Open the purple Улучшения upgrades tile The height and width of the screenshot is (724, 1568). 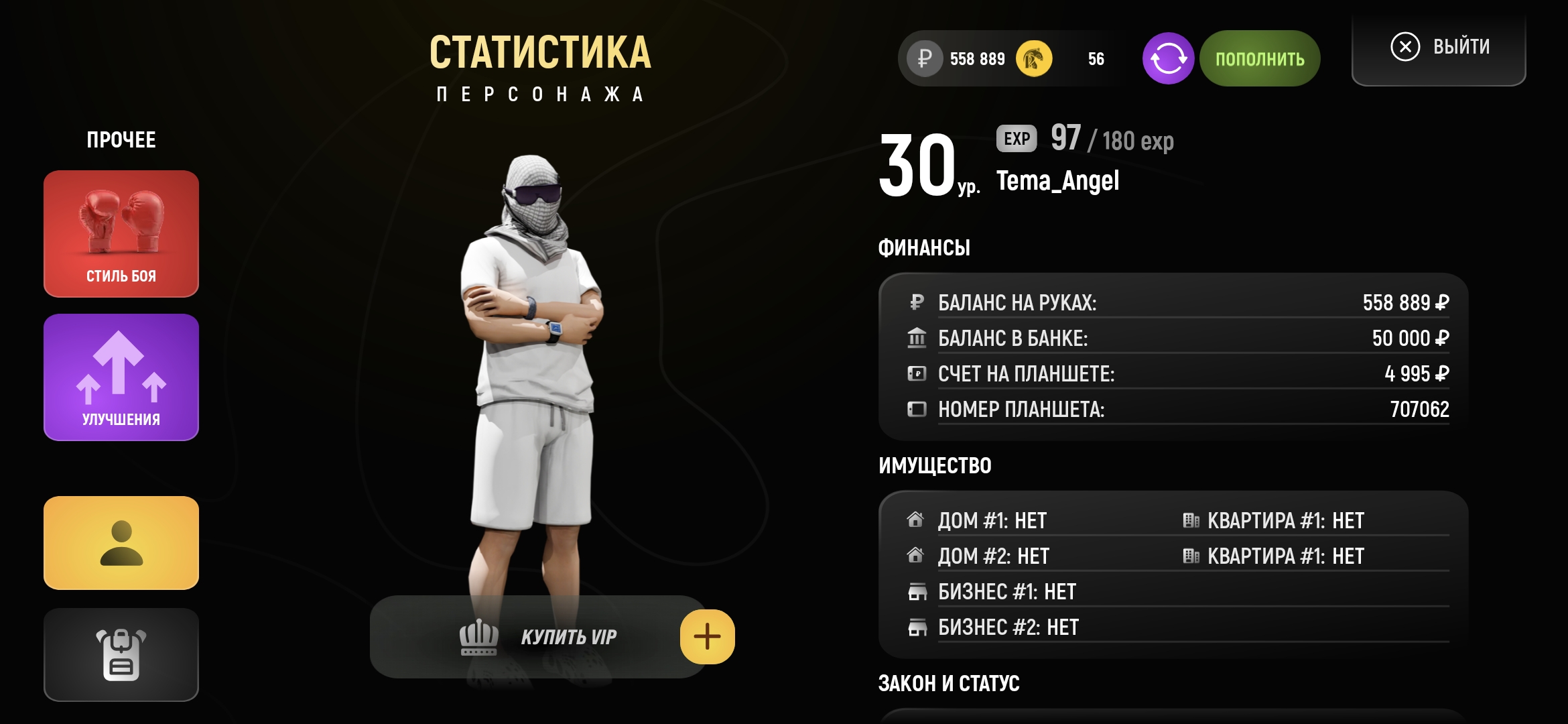pos(121,377)
